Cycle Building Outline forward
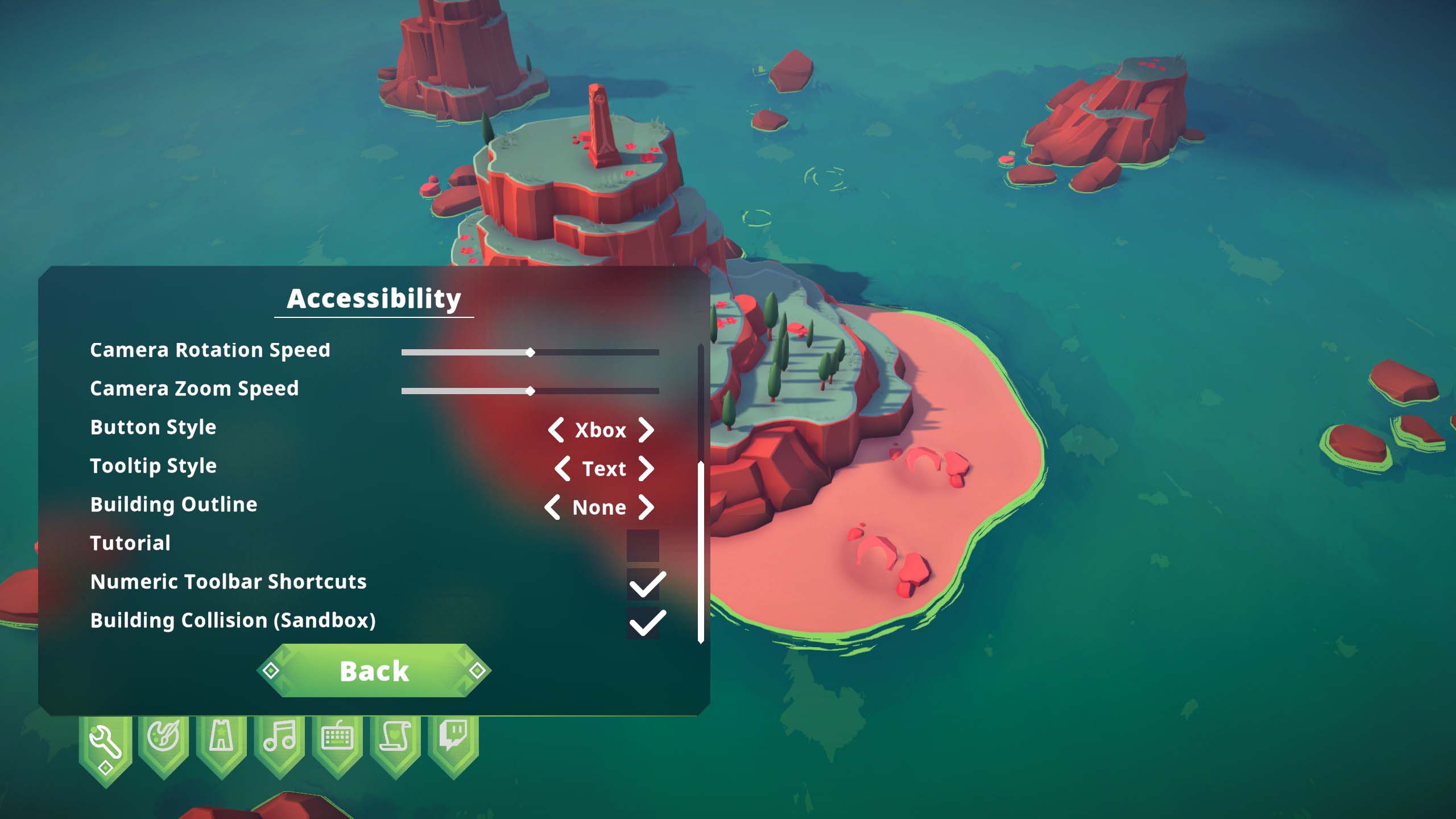The image size is (1456, 819). pyautogui.click(x=646, y=507)
